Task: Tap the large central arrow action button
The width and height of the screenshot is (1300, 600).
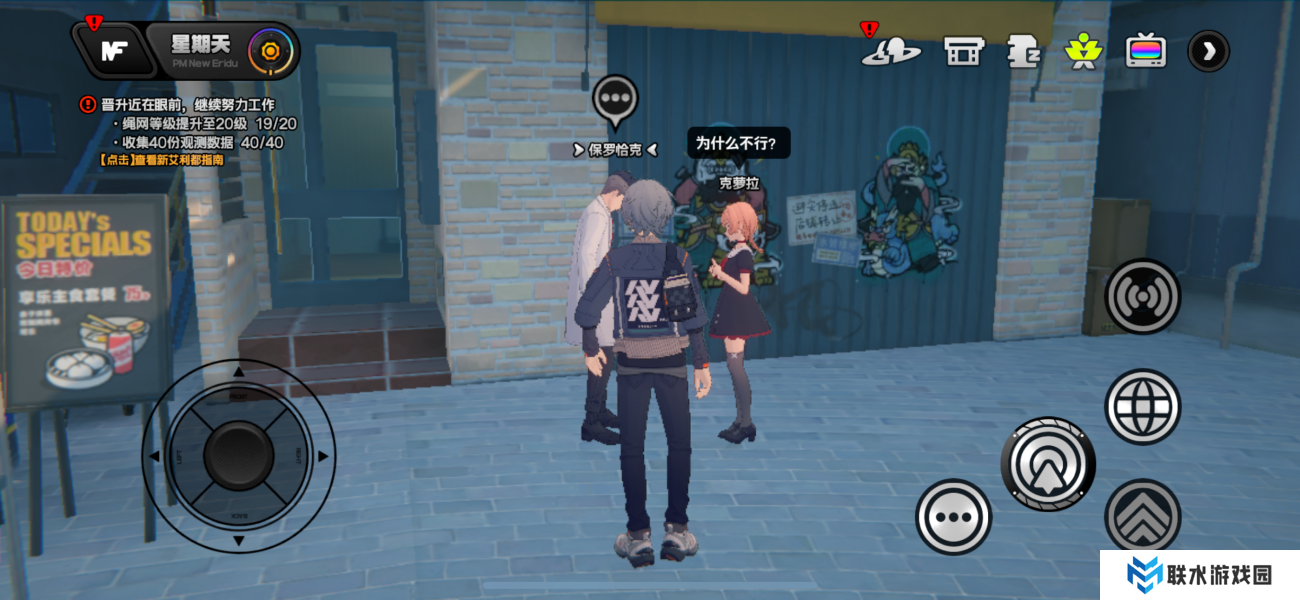Action: coord(1048,465)
